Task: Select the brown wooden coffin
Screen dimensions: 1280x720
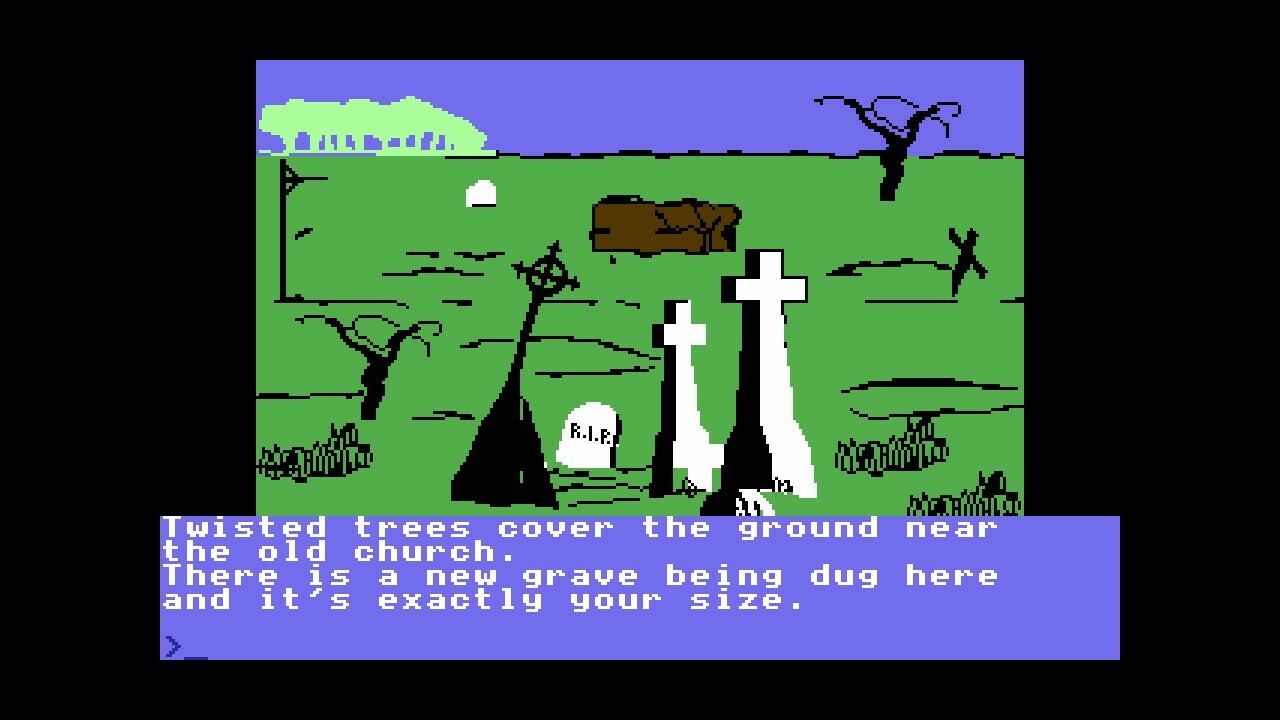Action: (x=665, y=225)
